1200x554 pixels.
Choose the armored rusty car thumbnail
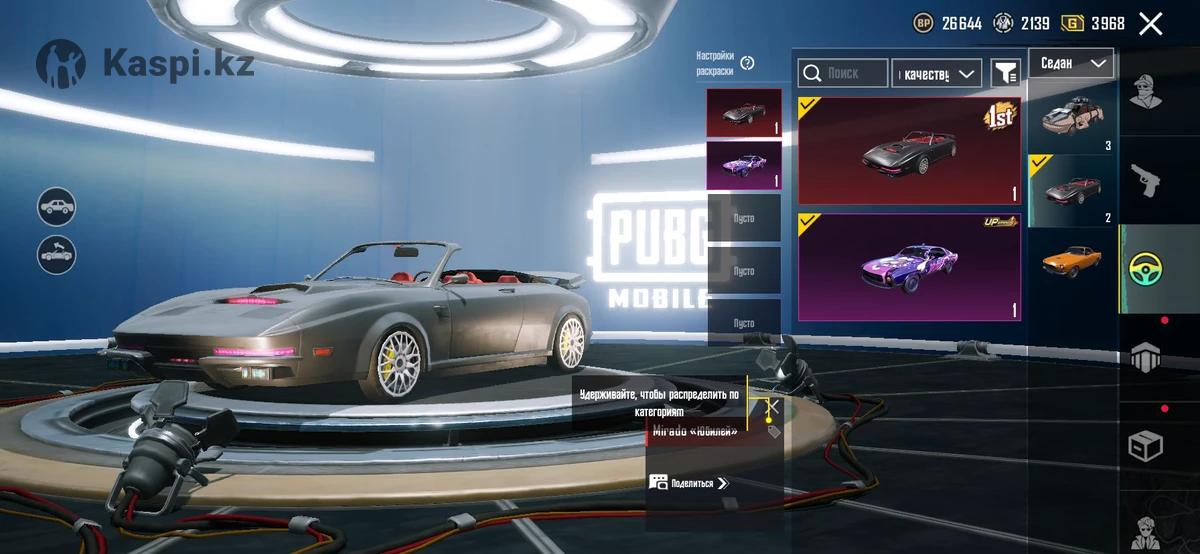tap(1071, 118)
